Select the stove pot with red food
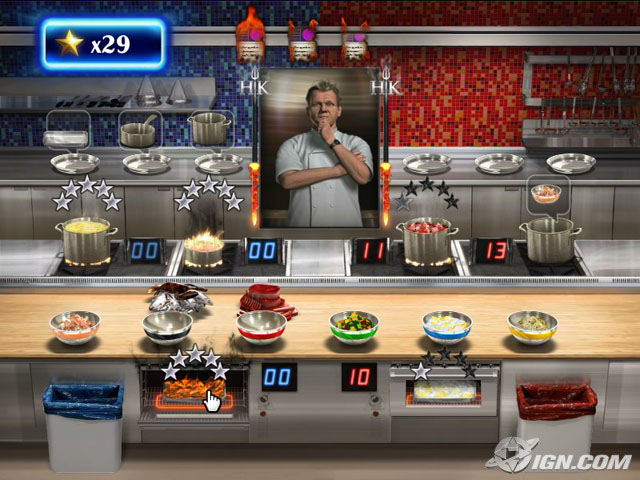Screen dimensions: 640x480 427,239
